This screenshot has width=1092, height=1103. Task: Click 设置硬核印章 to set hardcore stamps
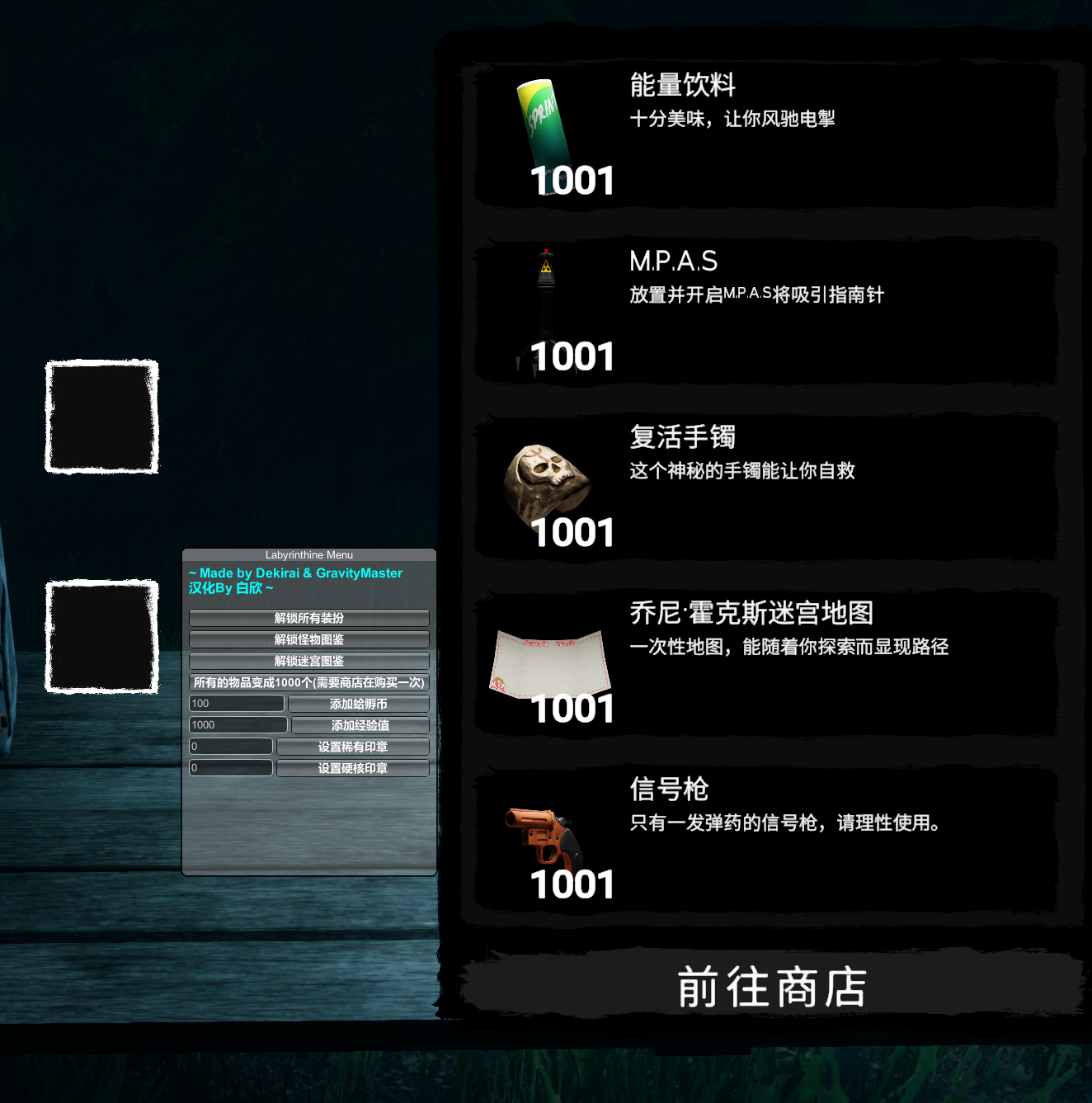(x=353, y=767)
